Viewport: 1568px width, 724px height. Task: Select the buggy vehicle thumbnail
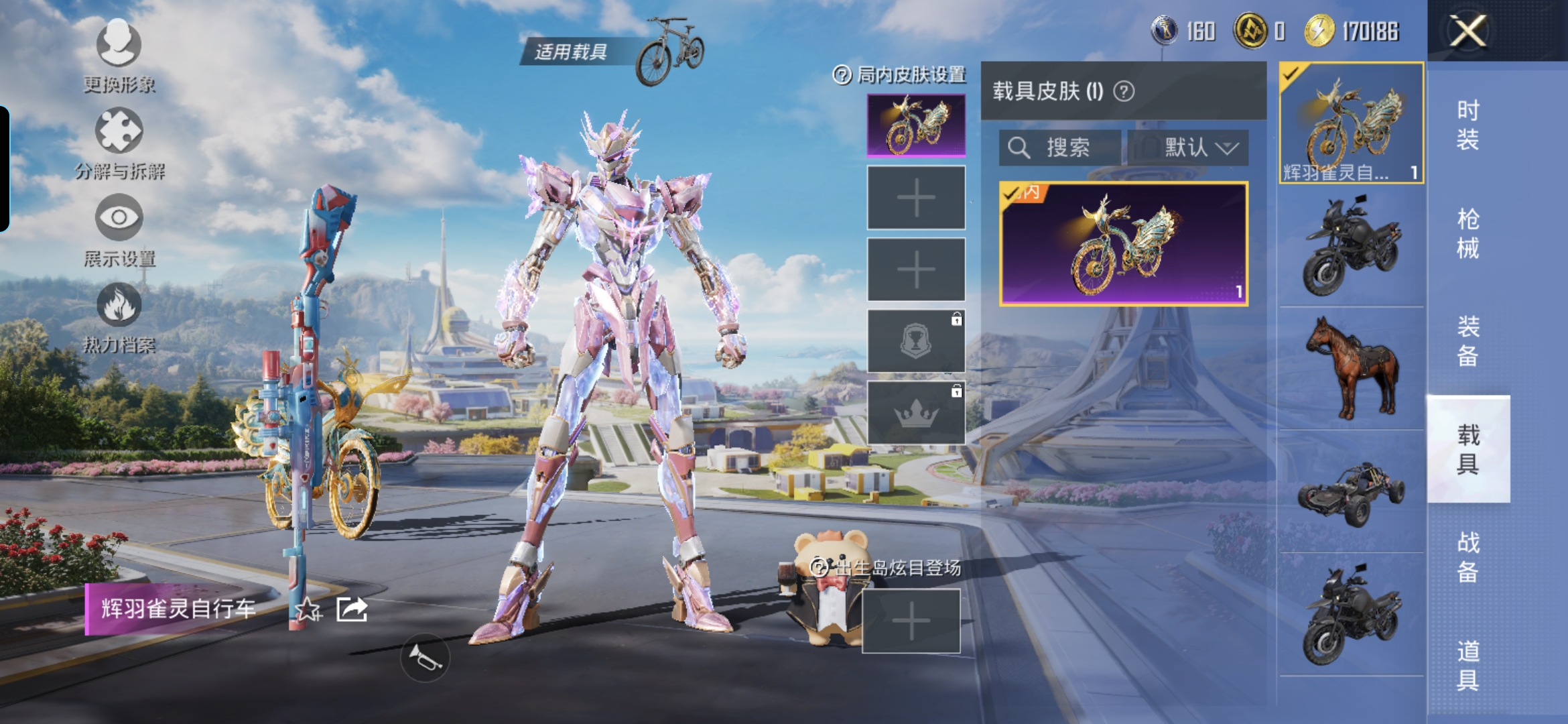[x=1352, y=493]
